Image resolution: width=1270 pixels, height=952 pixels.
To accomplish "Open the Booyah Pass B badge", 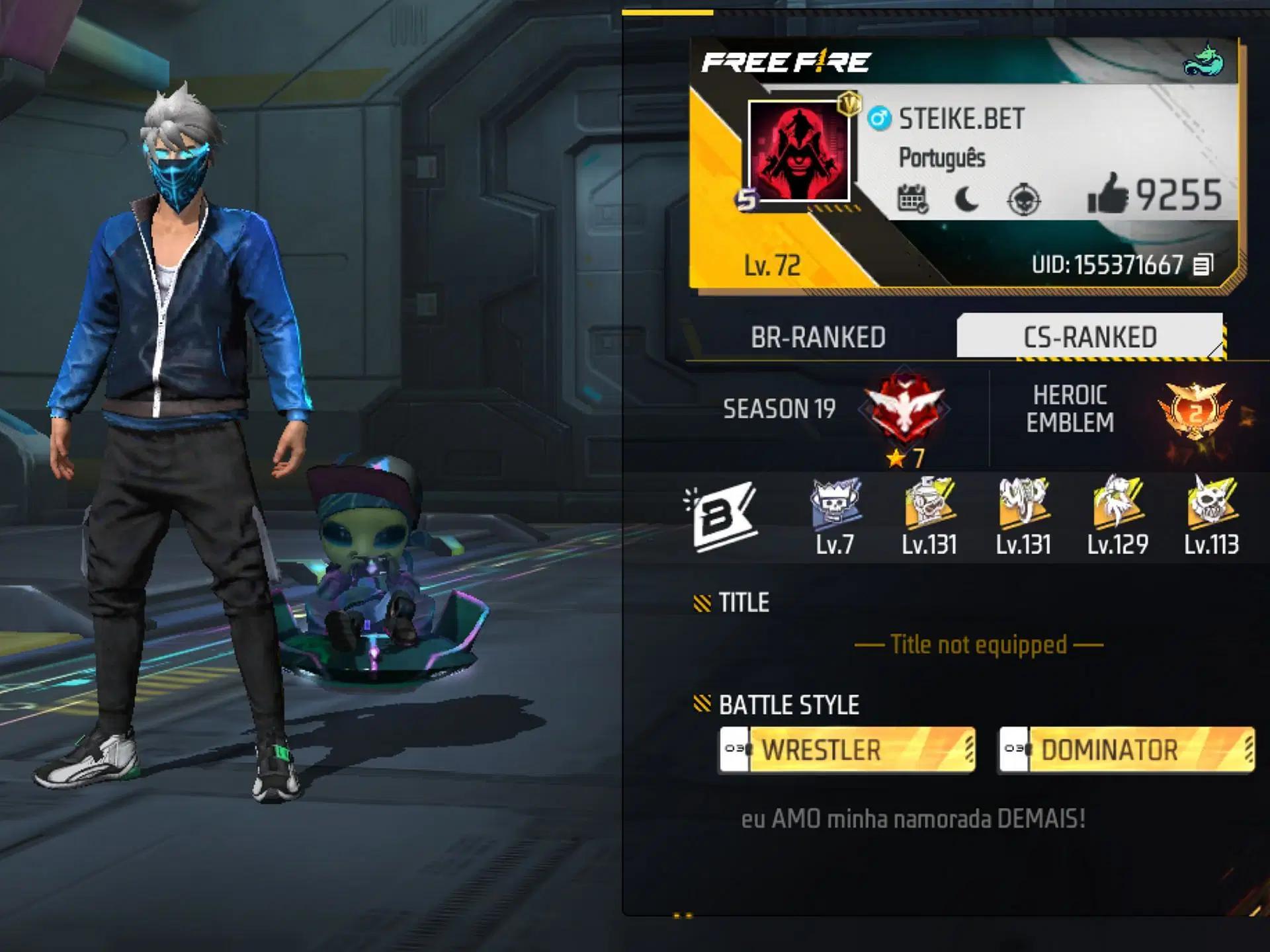I will pyautogui.click(x=722, y=517).
